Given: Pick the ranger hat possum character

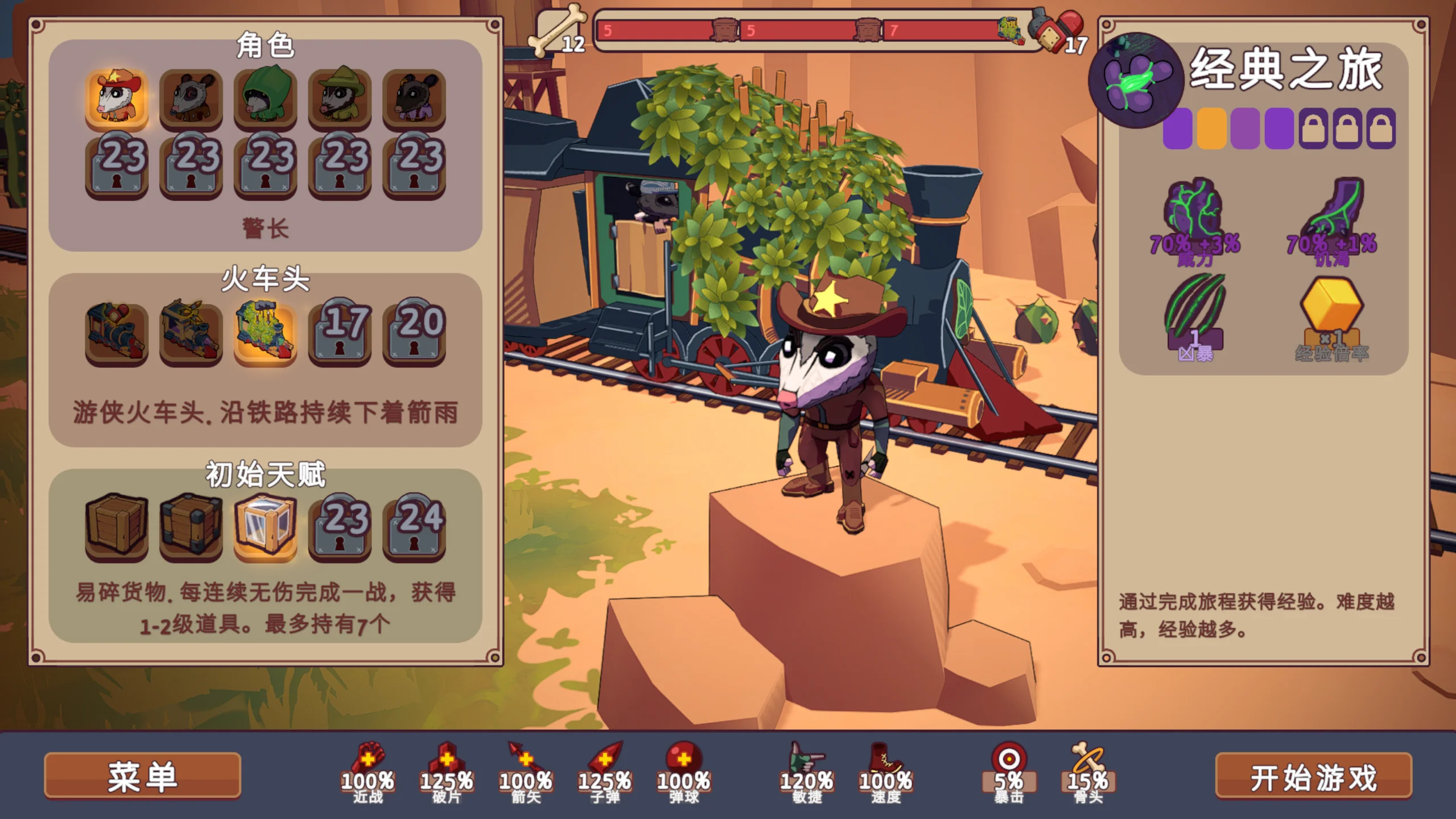Looking at the screenshot, I should point(340,98).
